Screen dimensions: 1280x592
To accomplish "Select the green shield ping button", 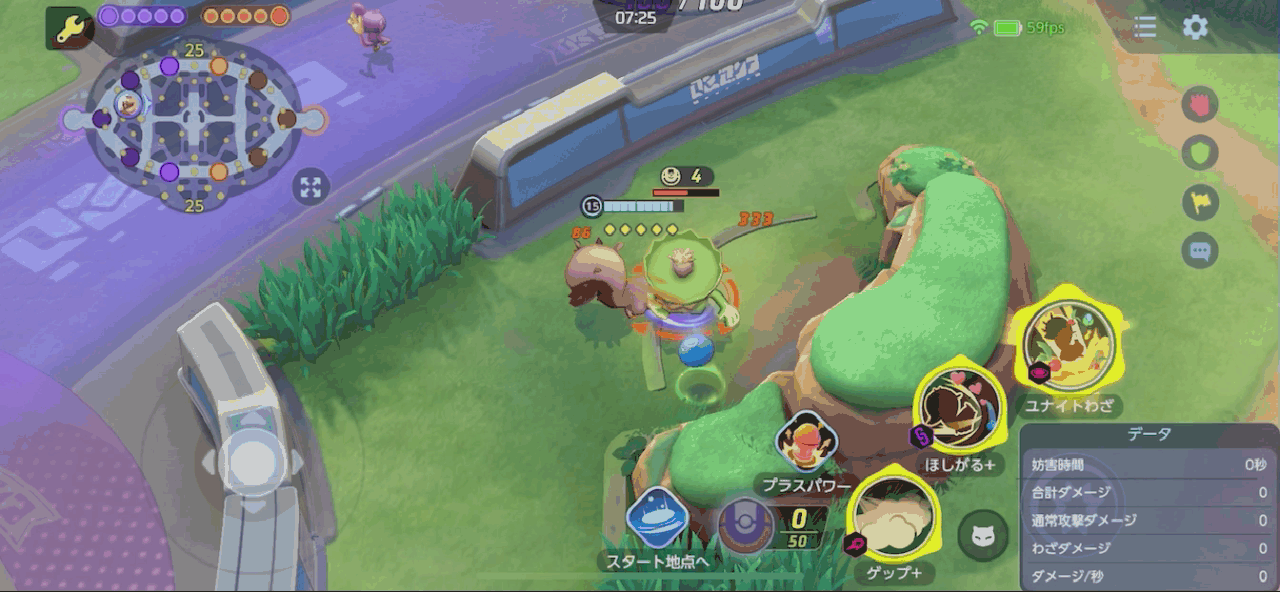I will pyautogui.click(x=1200, y=153).
